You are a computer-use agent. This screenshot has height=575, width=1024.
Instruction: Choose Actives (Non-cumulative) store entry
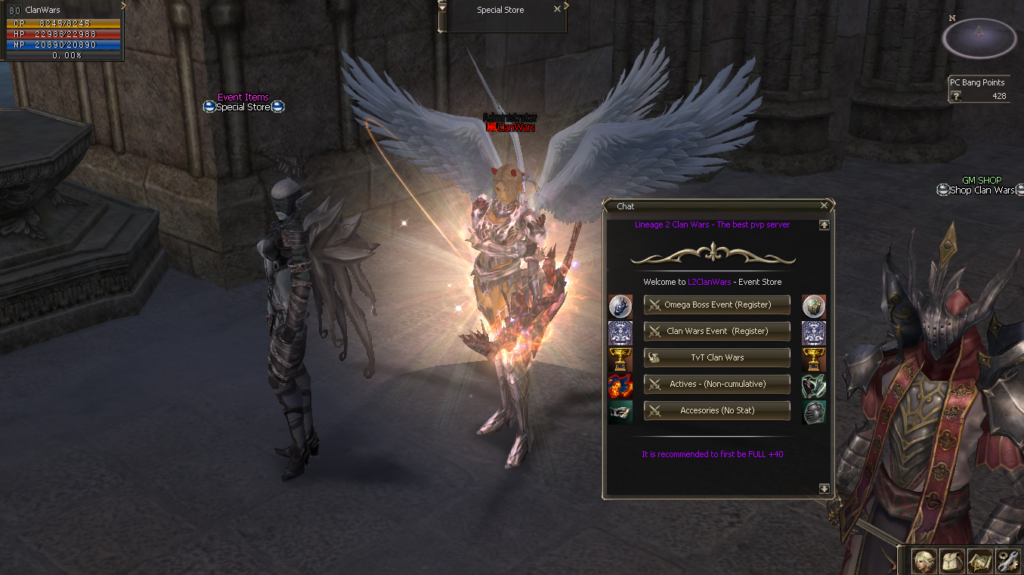tap(716, 384)
